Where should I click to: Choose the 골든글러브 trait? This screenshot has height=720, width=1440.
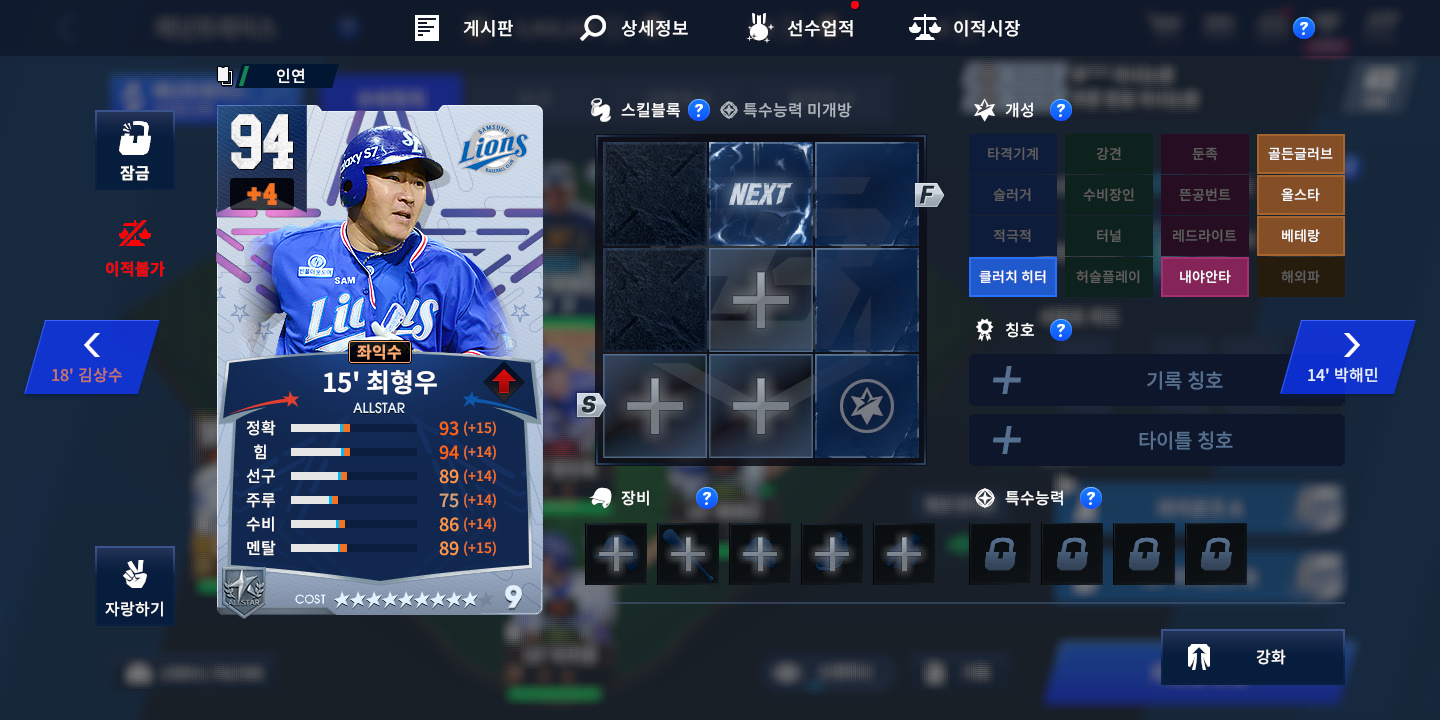[1300, 154]
